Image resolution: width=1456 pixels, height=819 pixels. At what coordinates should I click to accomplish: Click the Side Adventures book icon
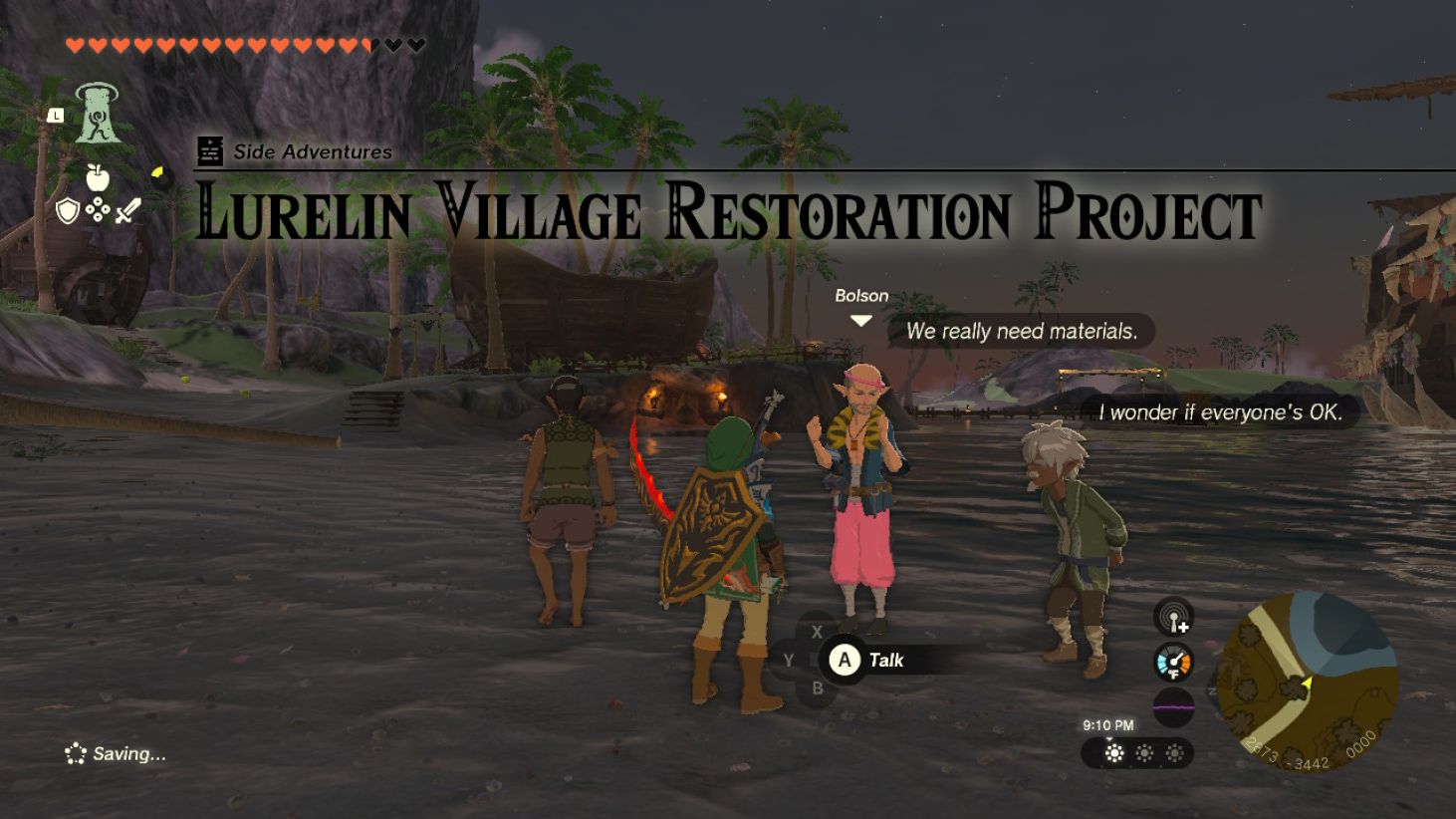210,149
